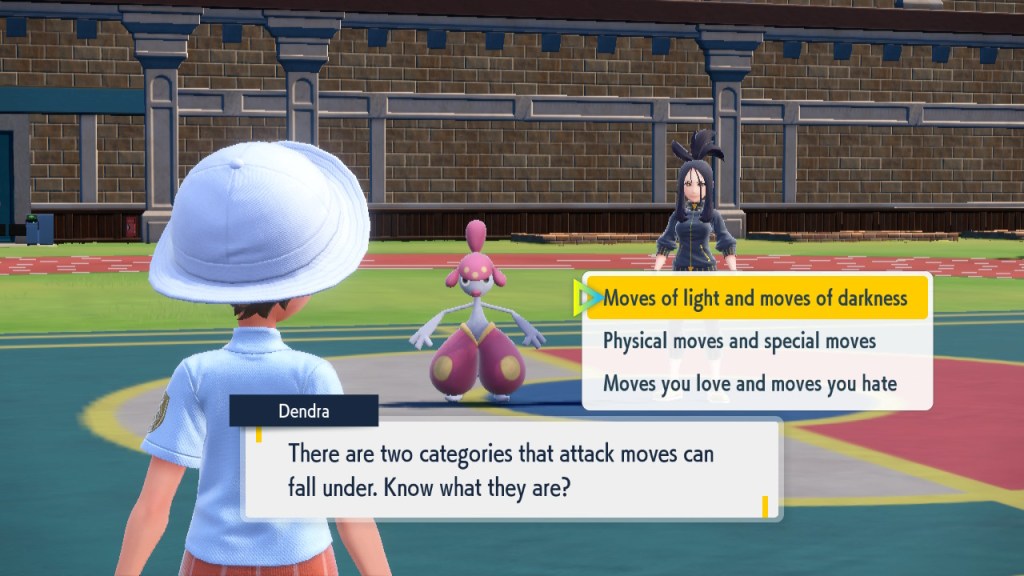Pick 'Moves you love and moves you hate'

749,384
